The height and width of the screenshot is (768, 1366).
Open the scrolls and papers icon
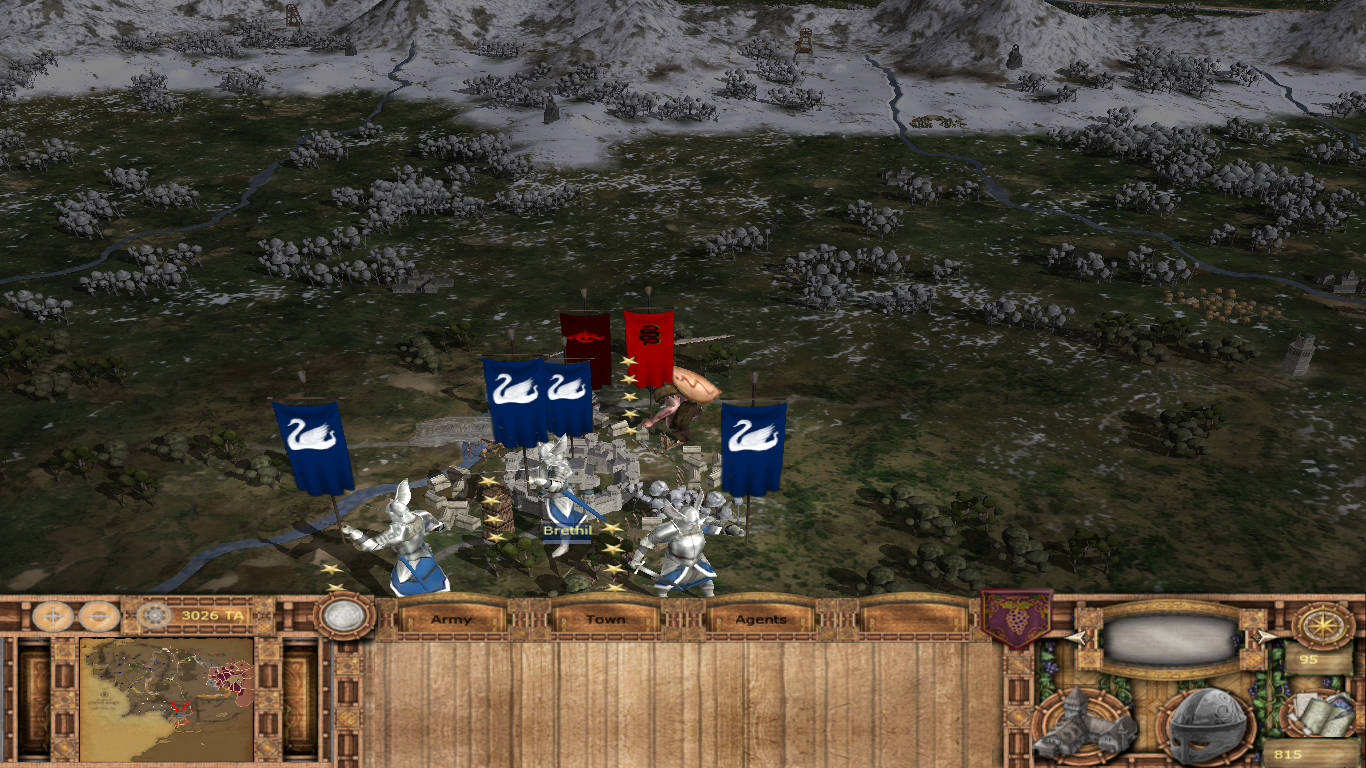click(x=1319, y=713)
